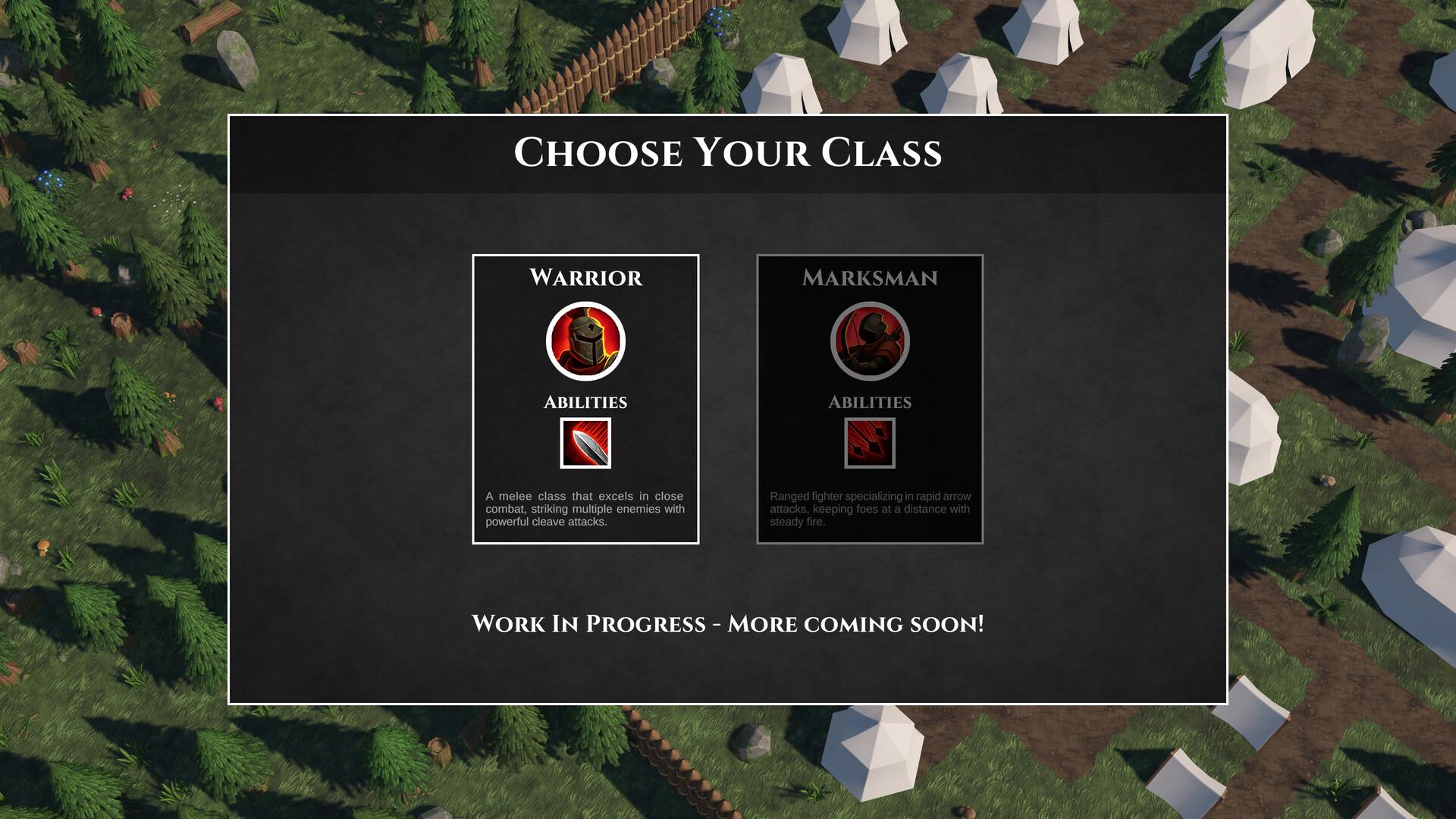Click the Warrior melee combat description text

pos(585,509)
